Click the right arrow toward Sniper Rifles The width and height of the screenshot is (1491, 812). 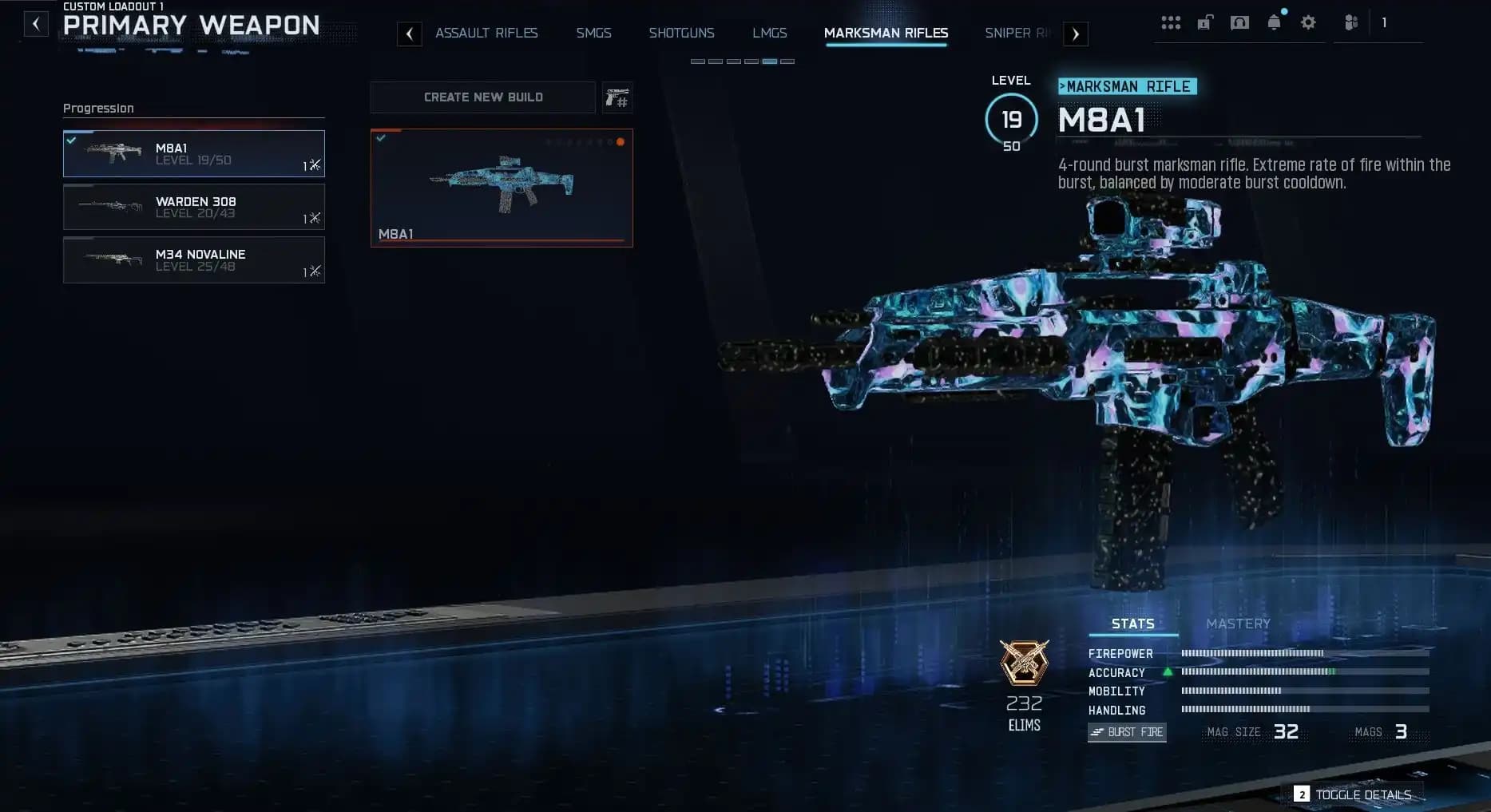pos(1075,34)
